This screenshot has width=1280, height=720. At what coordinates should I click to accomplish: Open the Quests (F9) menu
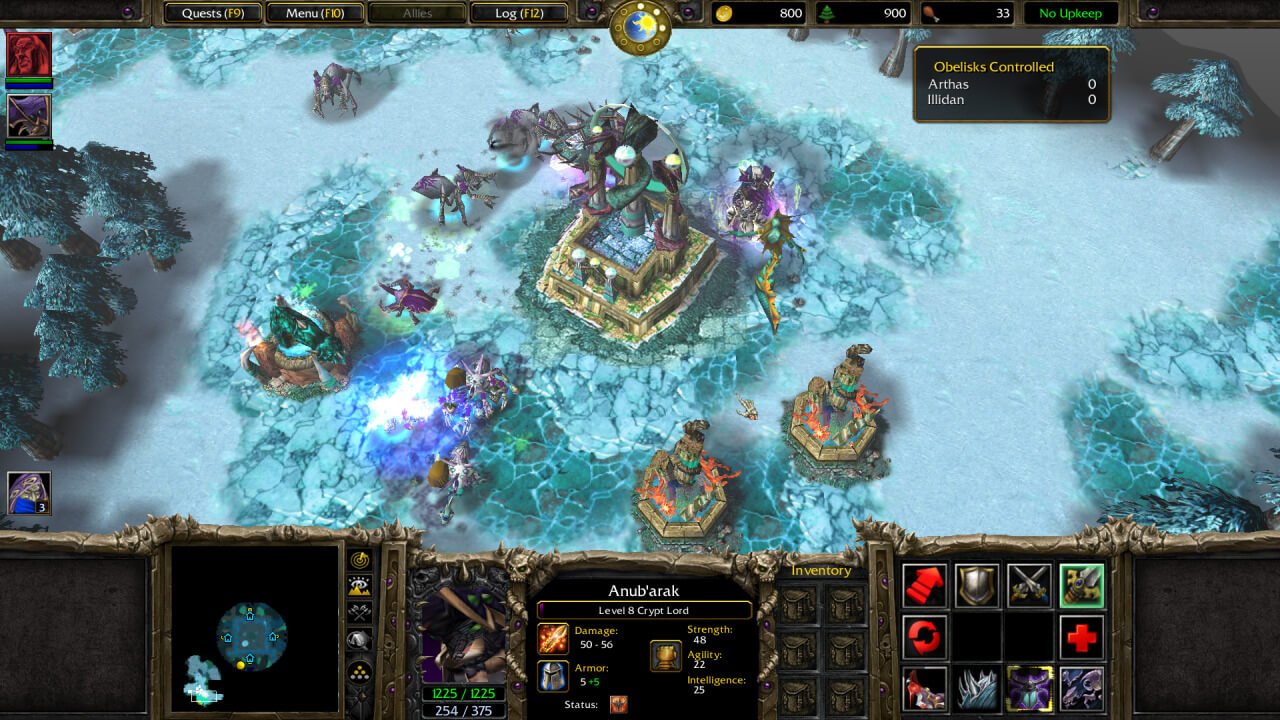(212, 13)
